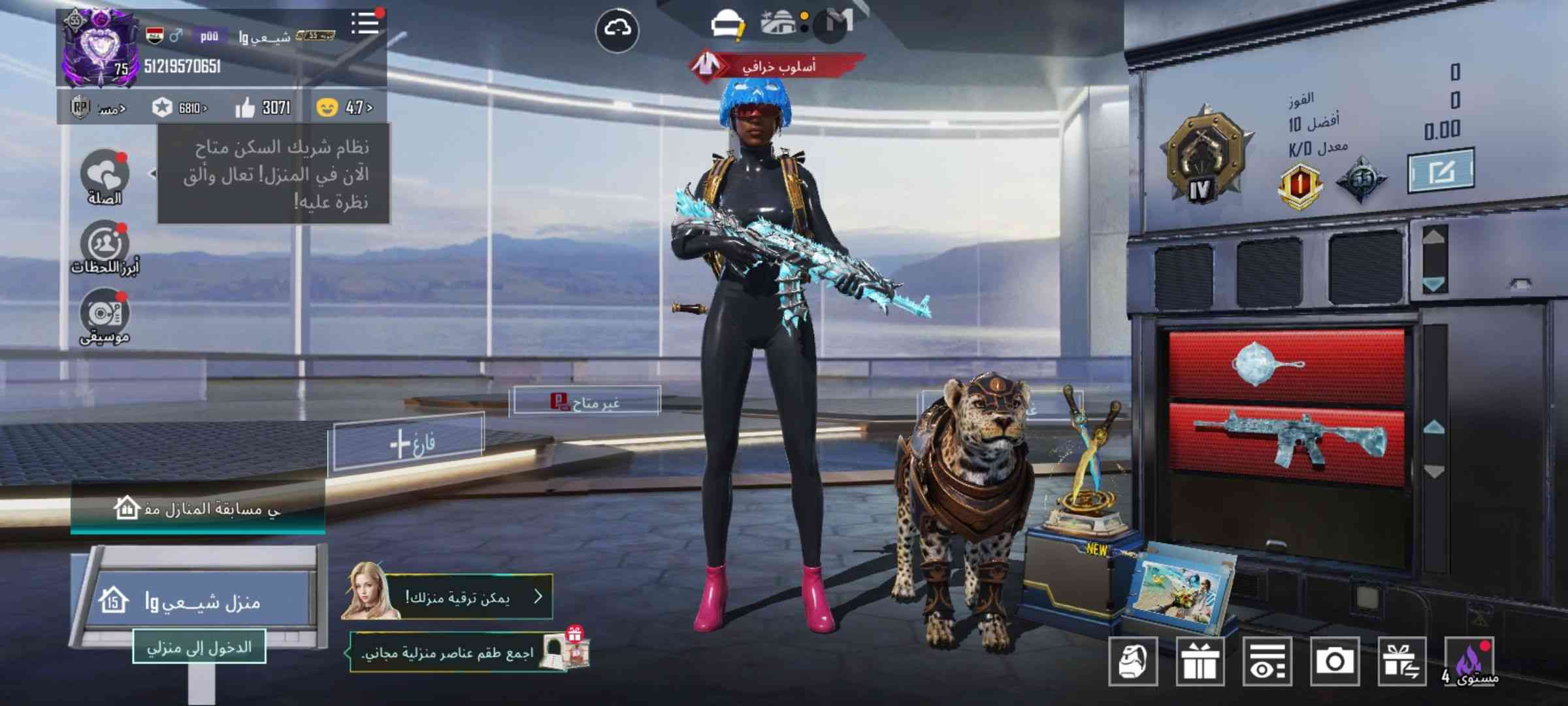Viewport: 1568px width, 706px height.
Task: Open the free home items set banner
Action: tap(457, 652)
